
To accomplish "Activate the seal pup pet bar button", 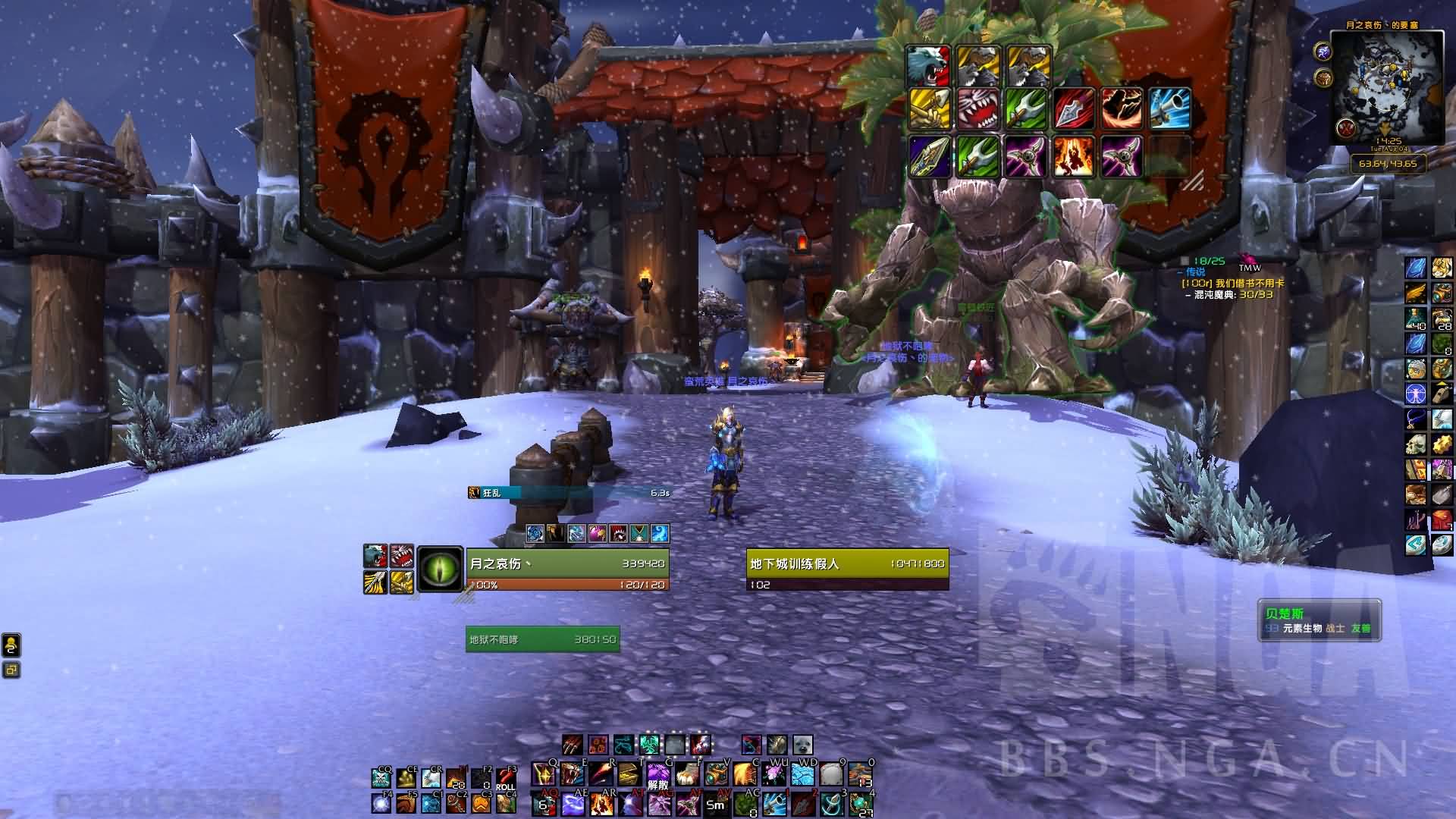I will [x=802, y=745].
